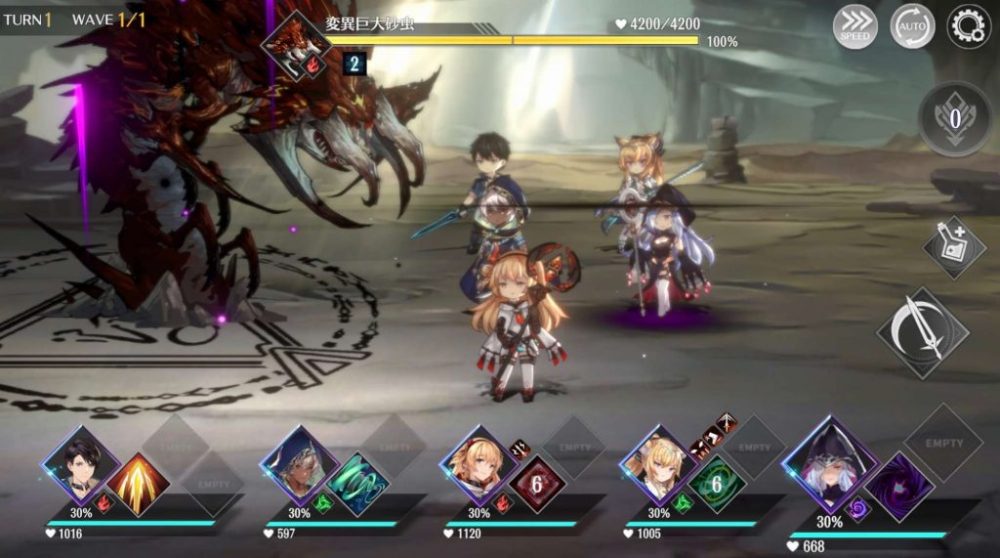Screen dimensions: 1000x558
Task: Use the potion item icon
Action: pyautogui.click(x=954, y=247)
